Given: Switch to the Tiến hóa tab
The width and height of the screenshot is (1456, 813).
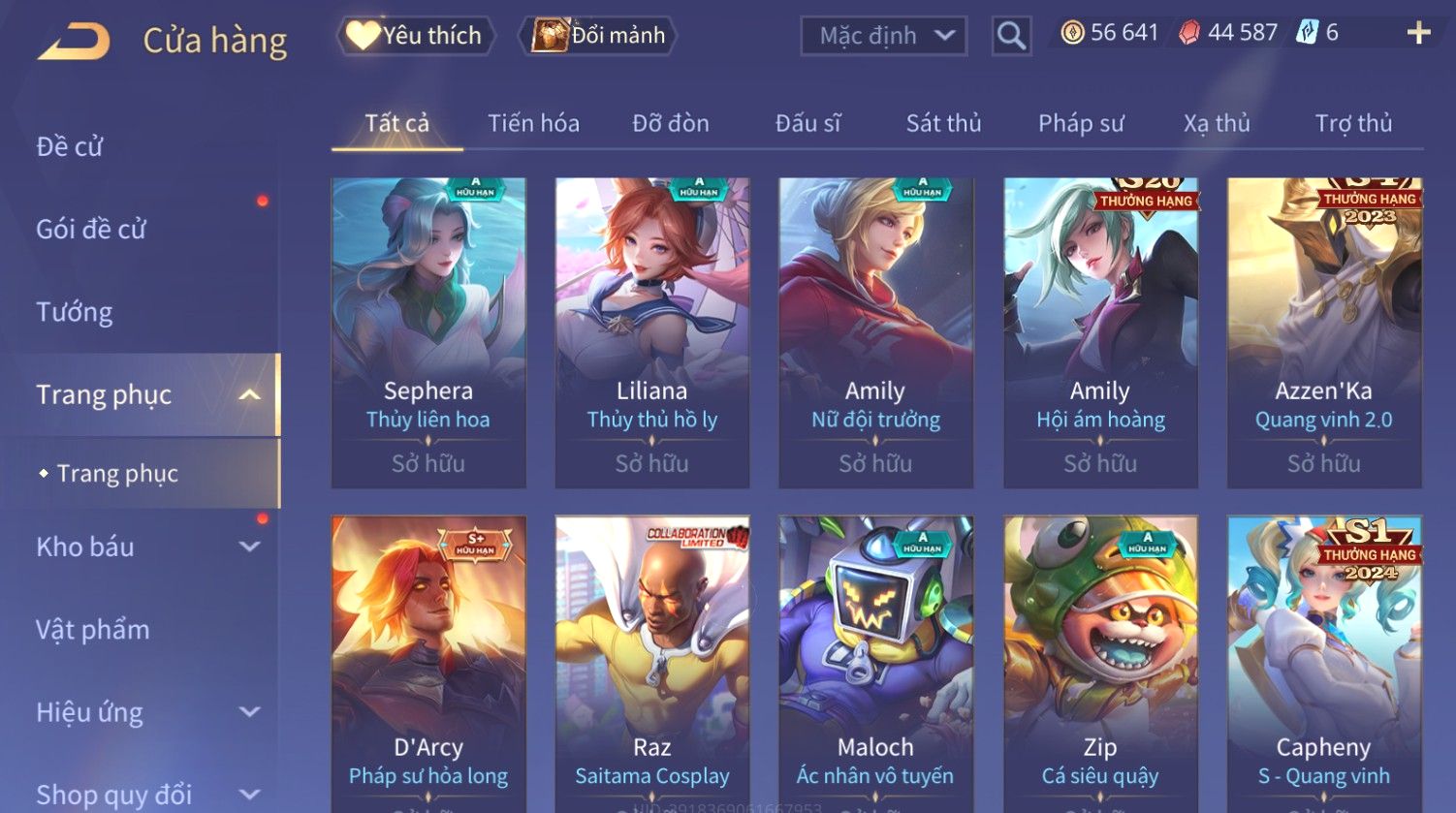Looking at the screenshot, I should pyautogui.click(x=533, y=124).
